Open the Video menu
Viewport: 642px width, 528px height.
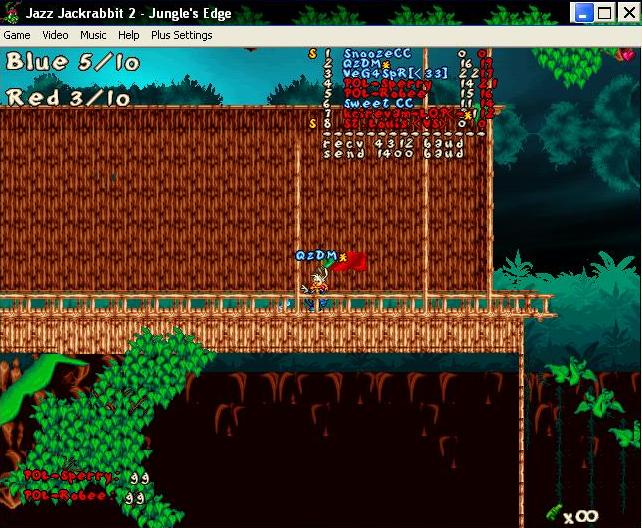coord(55,35)
